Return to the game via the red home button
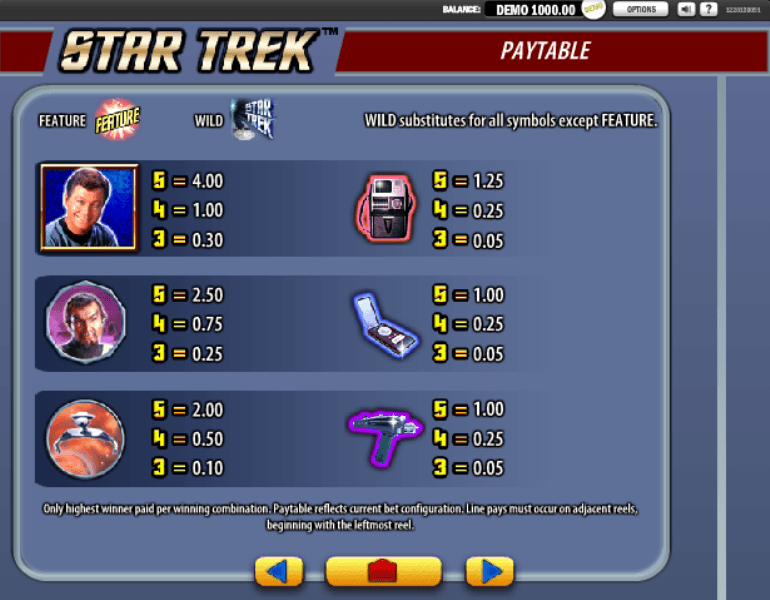 pyautogui.click(x=383, y=571)
